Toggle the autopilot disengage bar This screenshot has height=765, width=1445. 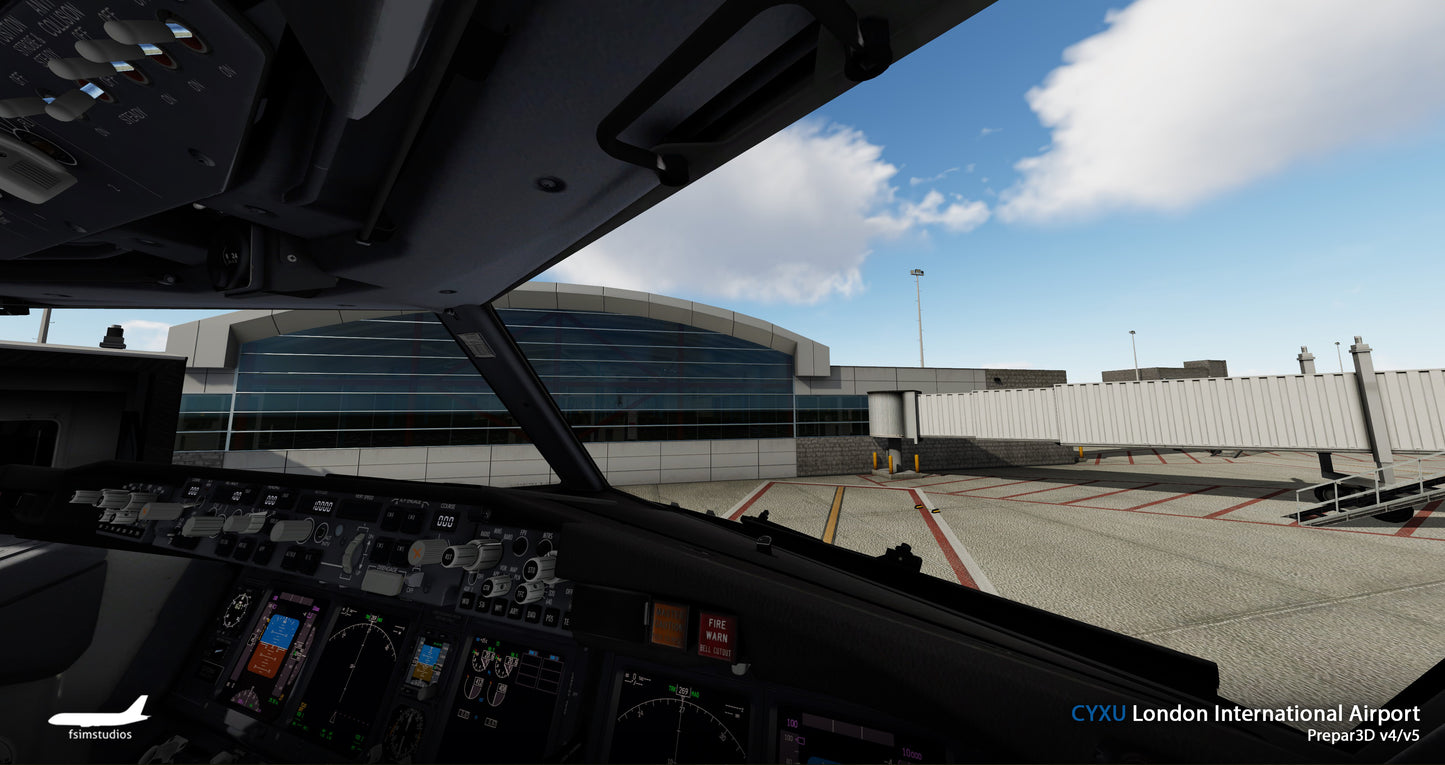383,582
